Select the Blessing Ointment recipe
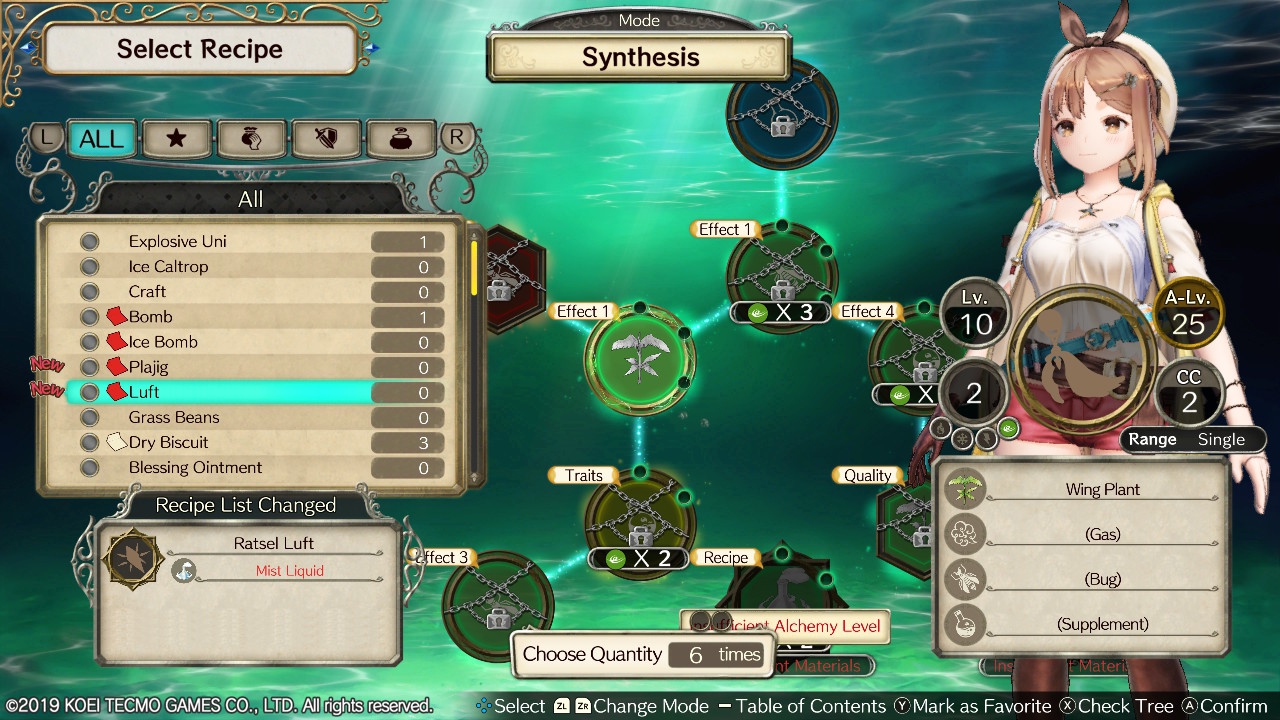This screenshot has height=720, width=1280. pyautogui.click(x=251, y=467)
